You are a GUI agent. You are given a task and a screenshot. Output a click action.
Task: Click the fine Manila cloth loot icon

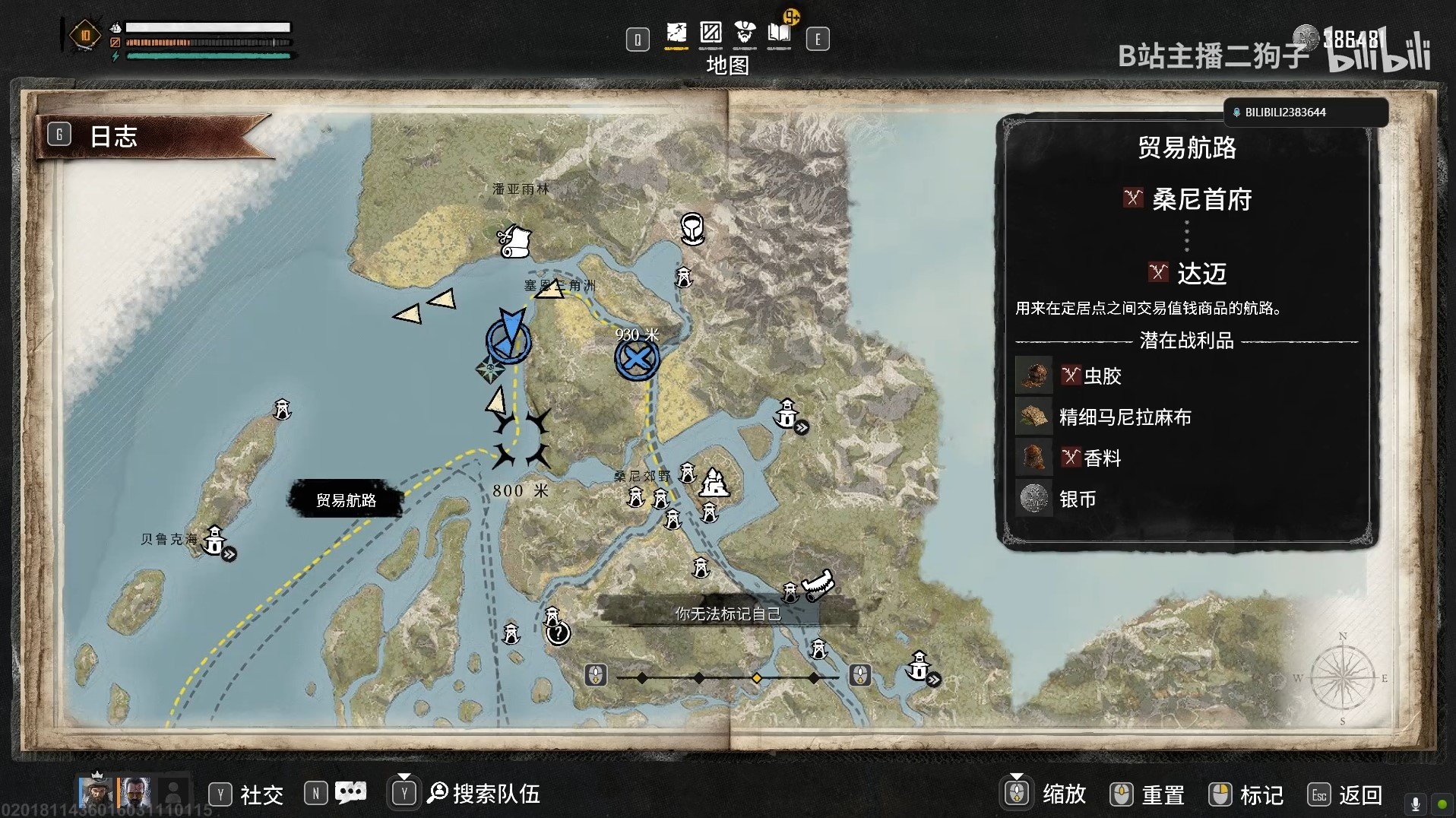pos(1033,416)
